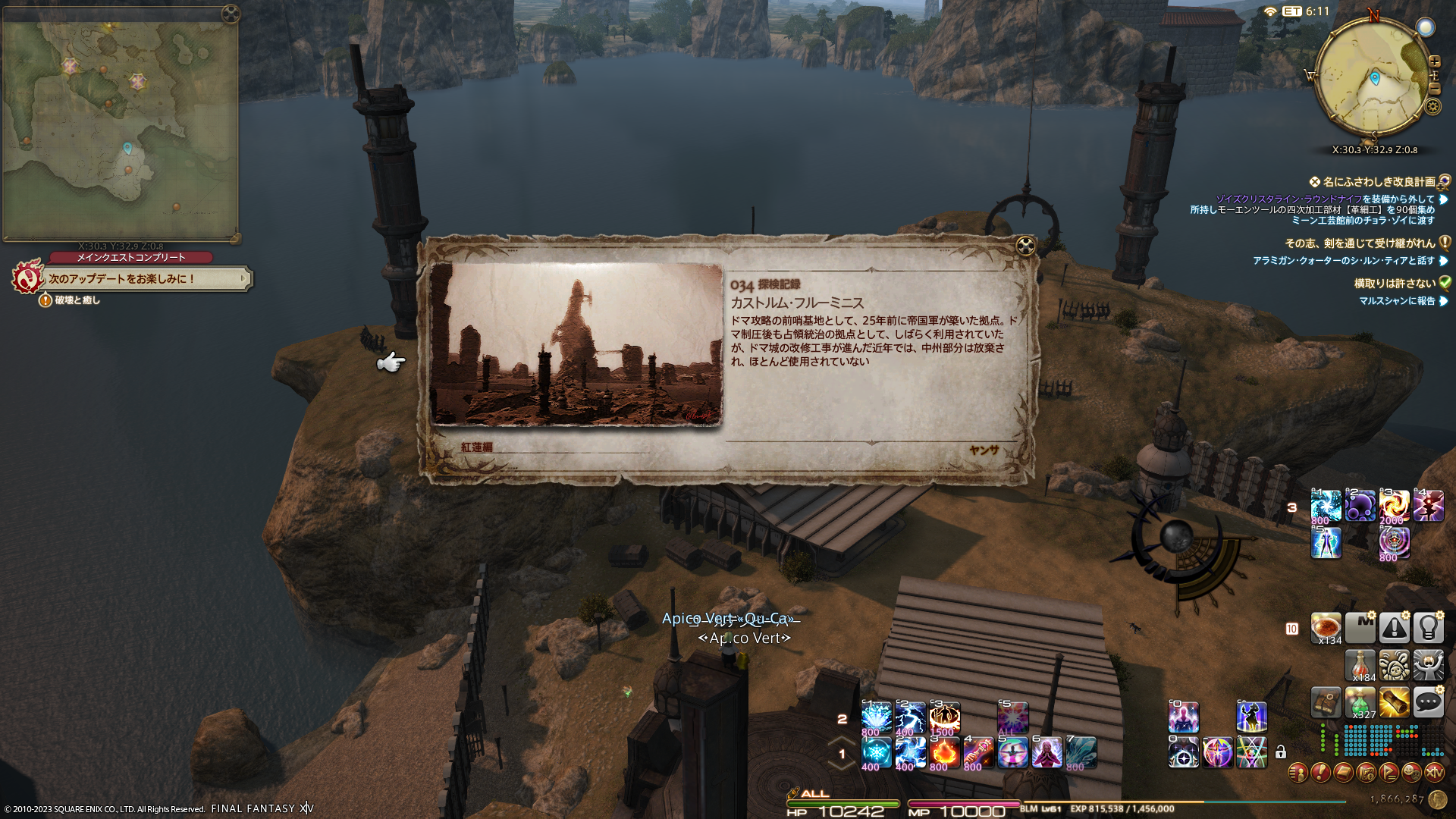Close the area map panel
The width and height of the screenshot is (1456, 819).
point(231,14)
